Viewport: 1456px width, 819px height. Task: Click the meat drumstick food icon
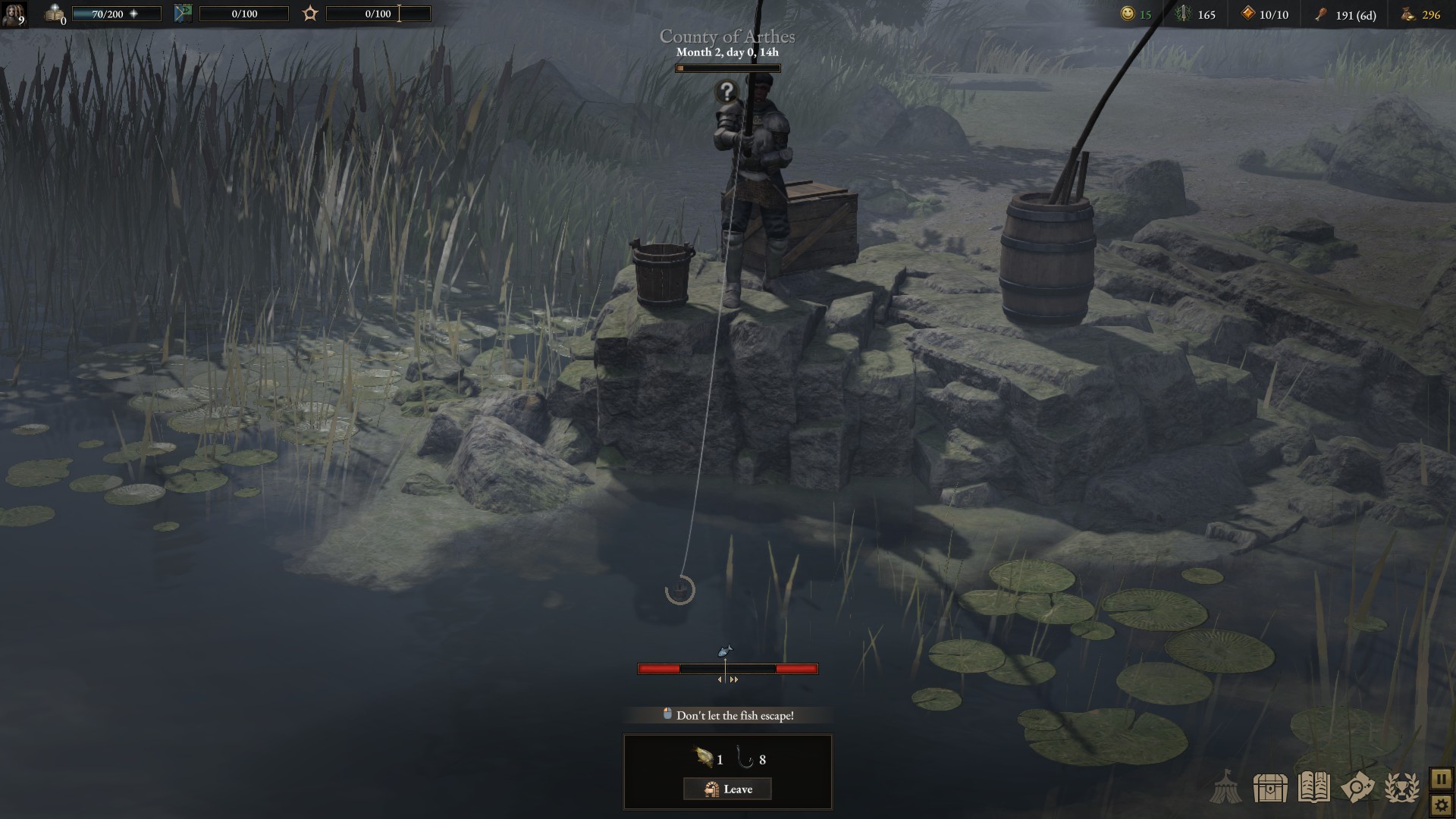[x=1321, y=14]
